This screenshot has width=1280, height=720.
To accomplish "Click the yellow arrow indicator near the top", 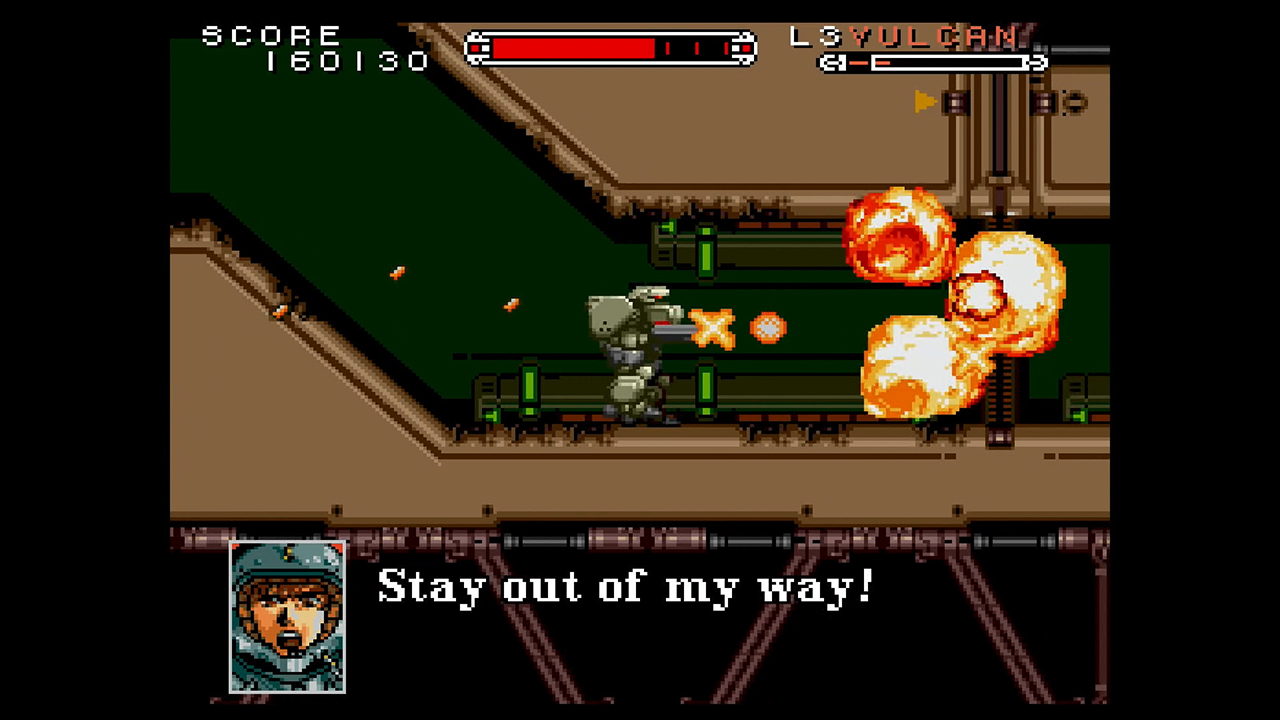I will click(x=925, y=103).
